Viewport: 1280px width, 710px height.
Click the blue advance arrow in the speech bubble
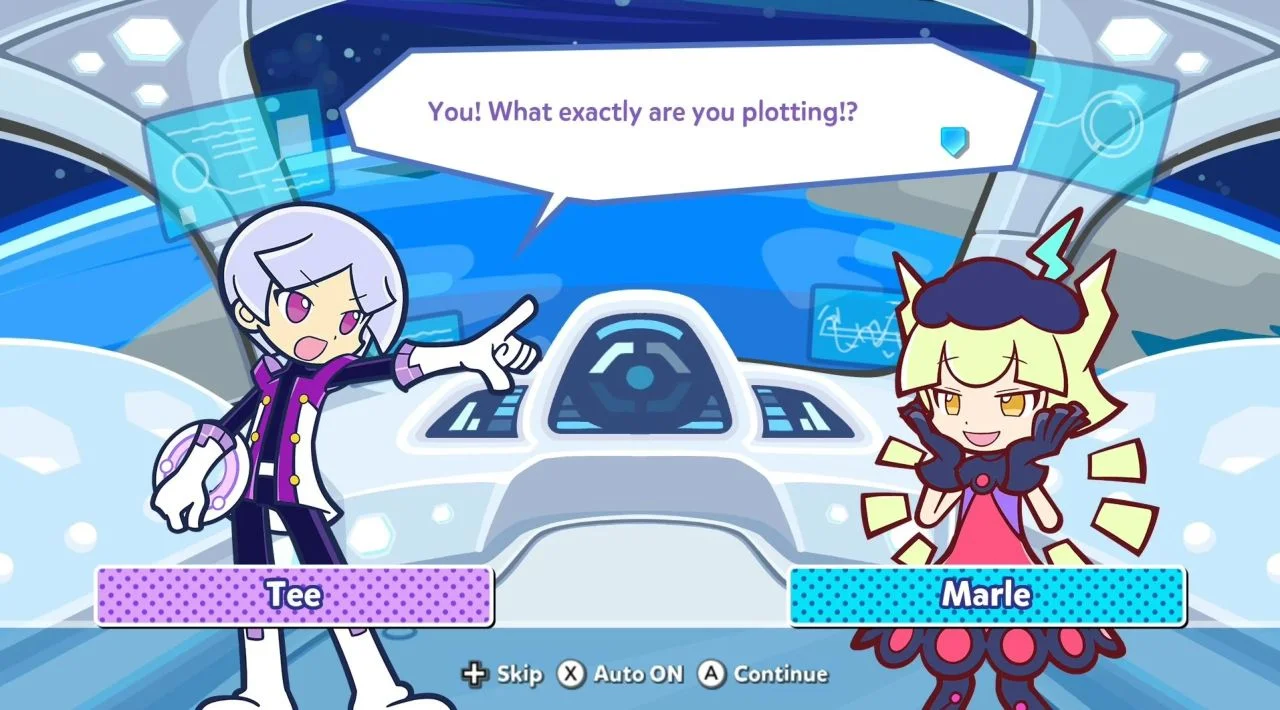[955, 141]
